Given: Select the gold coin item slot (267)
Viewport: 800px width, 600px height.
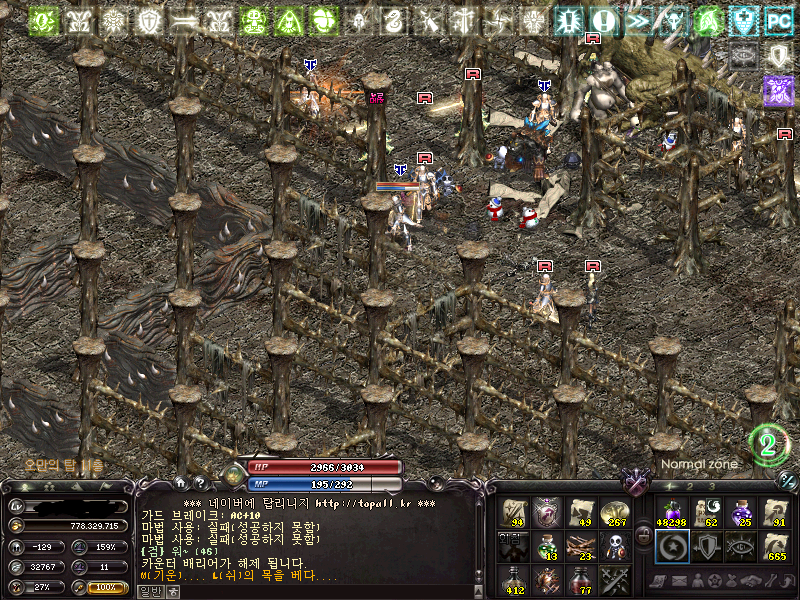Looking at the screenshot, I should (614, 512).
